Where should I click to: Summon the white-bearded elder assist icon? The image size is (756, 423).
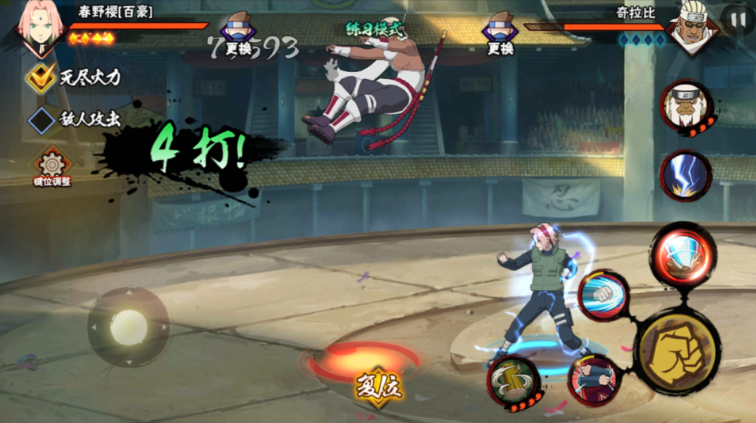[686, 106]
